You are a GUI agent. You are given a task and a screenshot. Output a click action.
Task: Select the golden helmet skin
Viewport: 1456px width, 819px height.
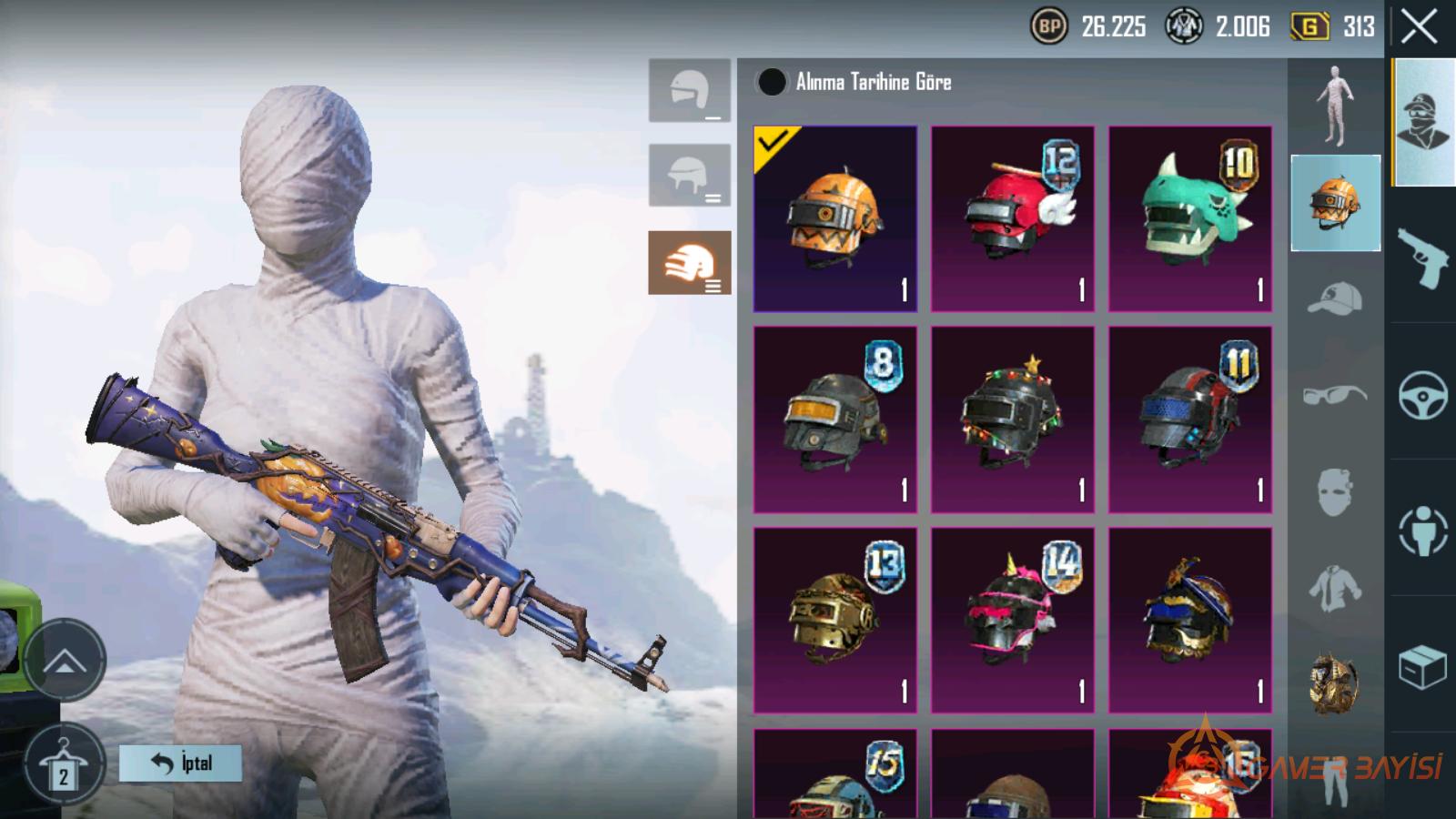pyautogui.click(x=834, y=620)
